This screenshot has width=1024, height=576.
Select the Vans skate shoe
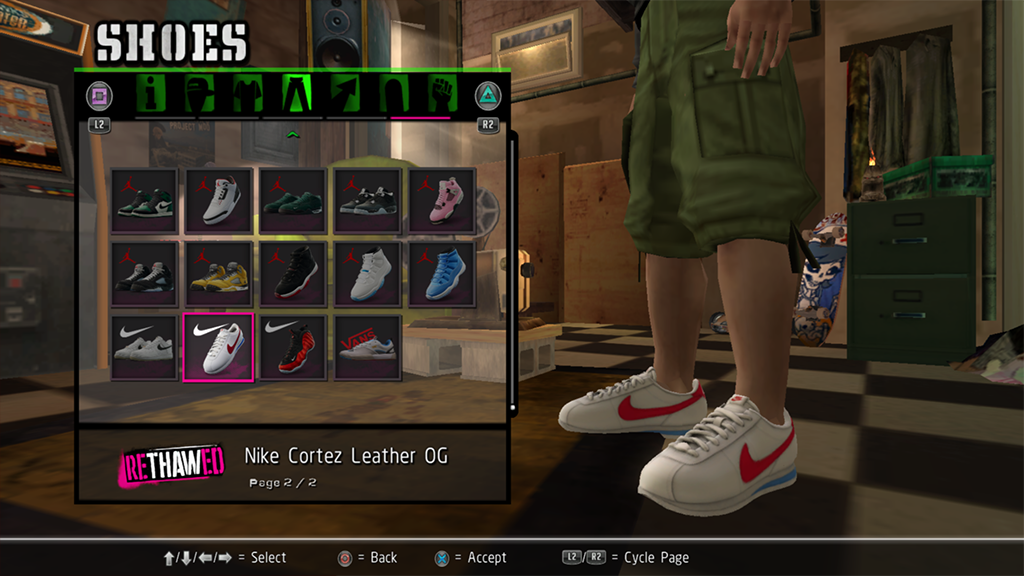pyautogui.click(x=367, y=347)
